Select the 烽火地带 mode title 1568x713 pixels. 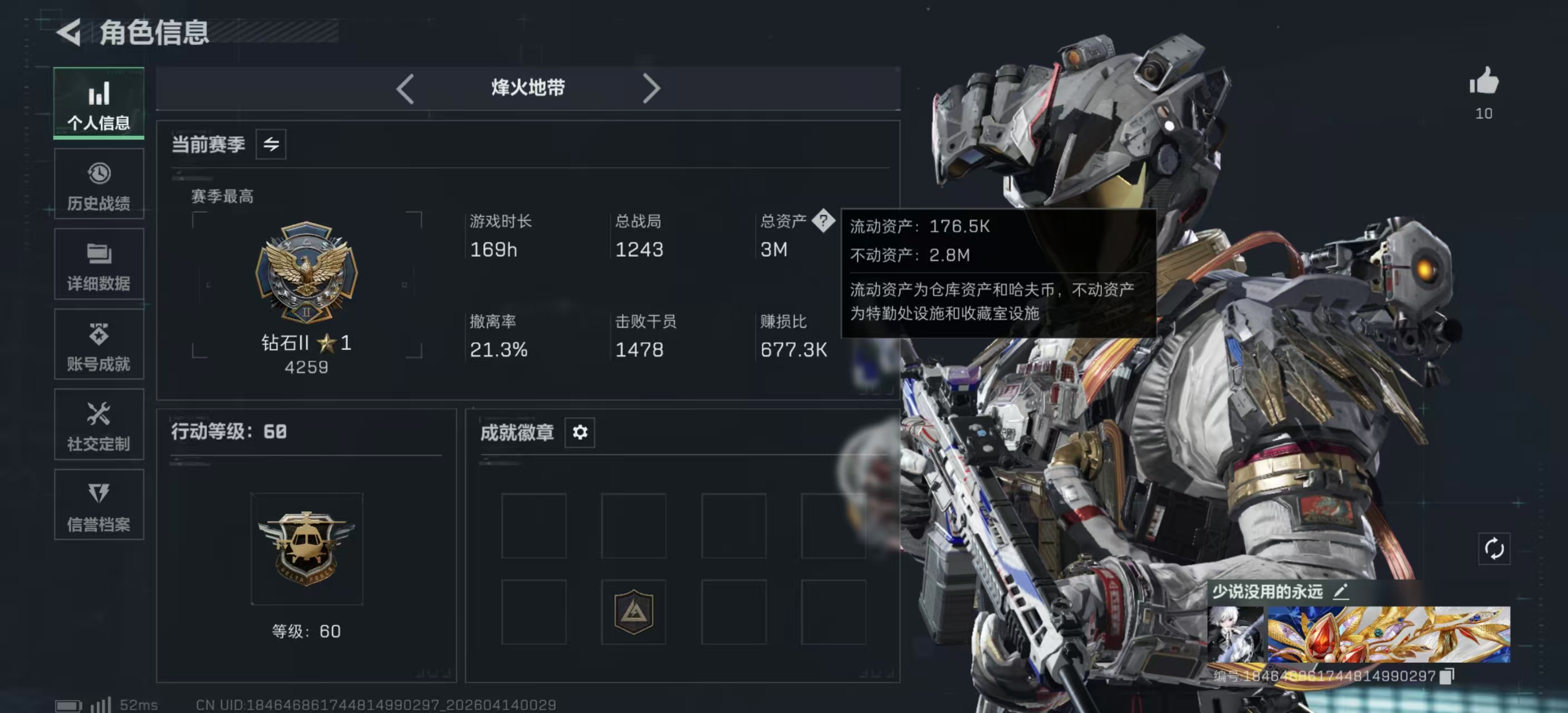(x=527, y=87)
